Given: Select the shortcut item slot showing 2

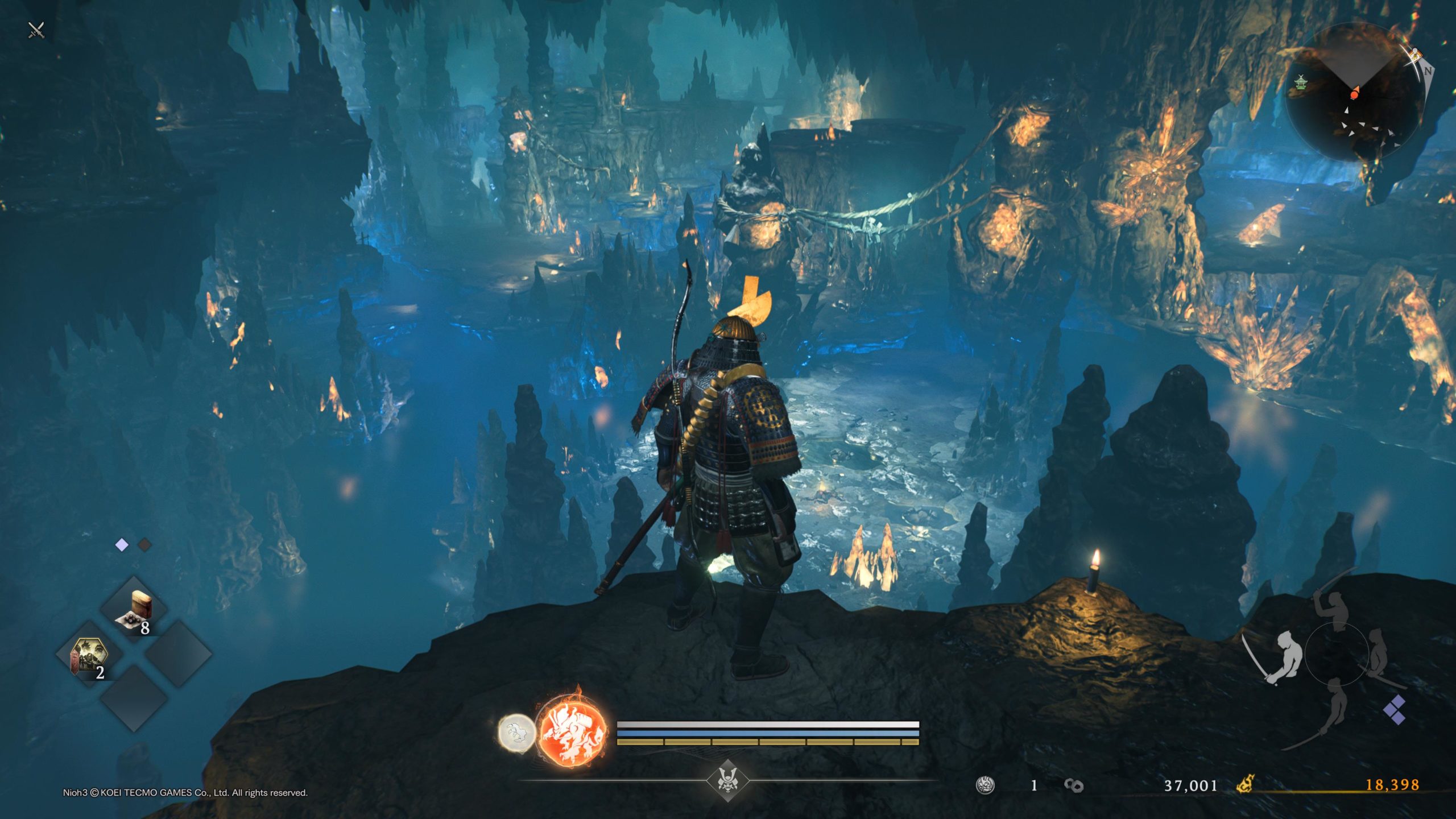Looking at the screenshot, I should 89,655.
